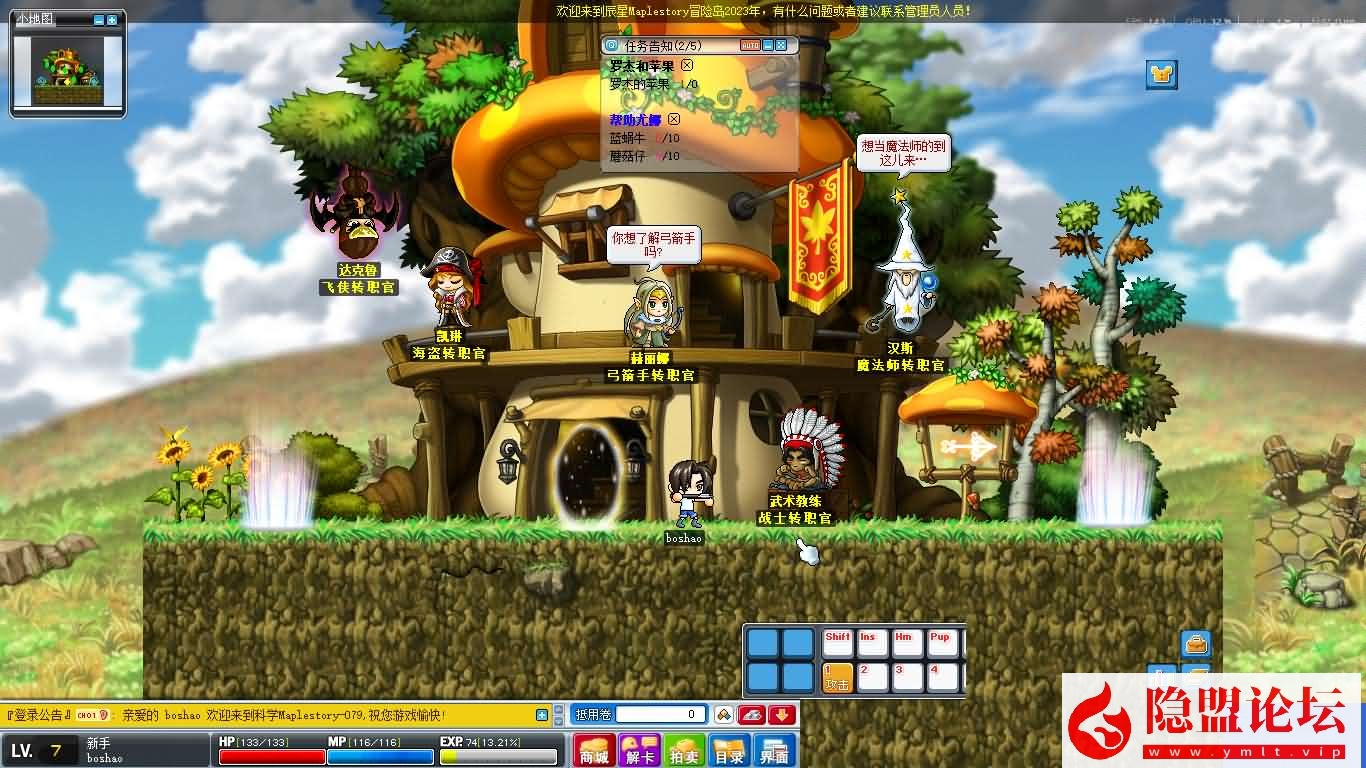The width and height of the screenshot is (1366, 768).
Task: Click the 解卡 unstuck button
Action: tap(638, 751)
